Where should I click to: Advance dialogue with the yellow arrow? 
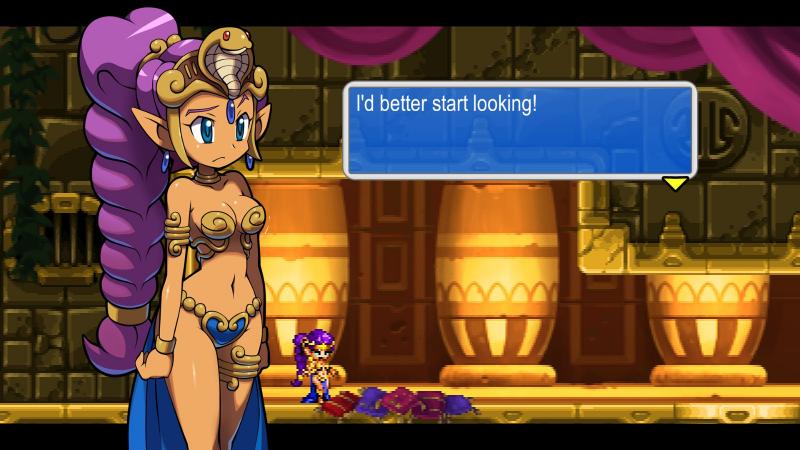click(676, 183)
